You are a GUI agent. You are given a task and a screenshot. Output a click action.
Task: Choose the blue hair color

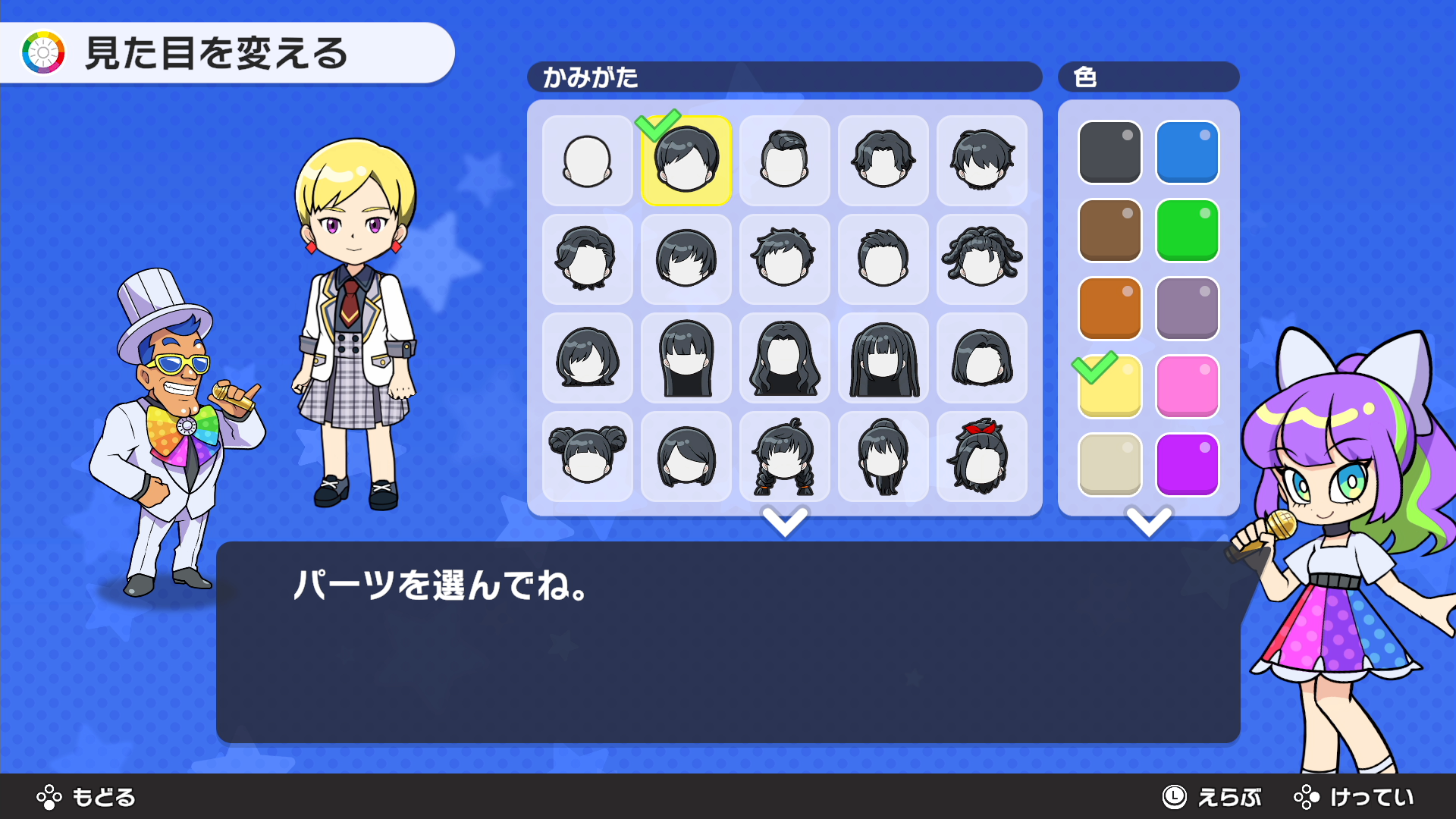[x=1187, y=152]
